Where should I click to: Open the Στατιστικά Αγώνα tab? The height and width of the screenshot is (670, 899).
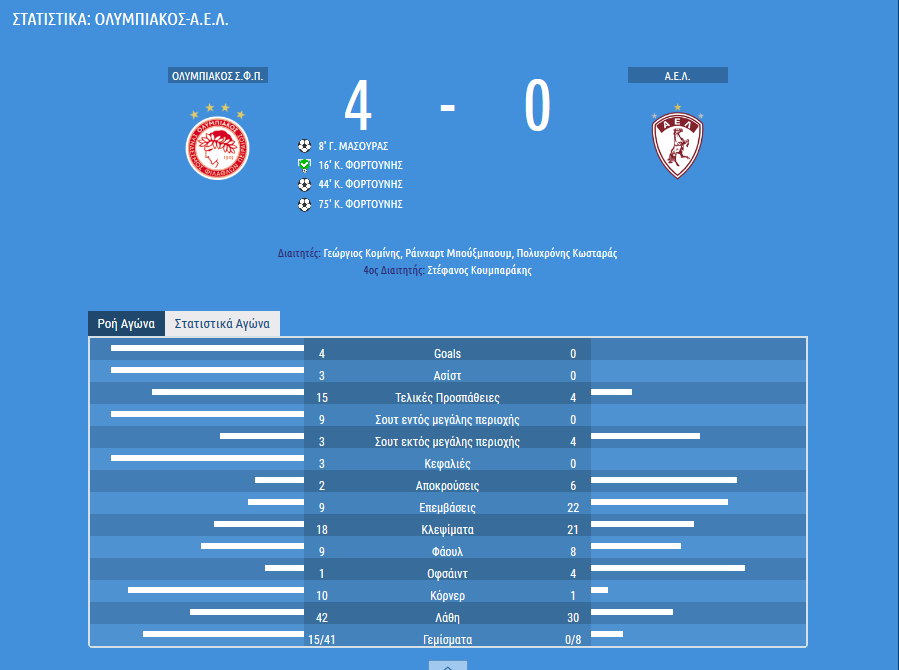pos(222,324)
